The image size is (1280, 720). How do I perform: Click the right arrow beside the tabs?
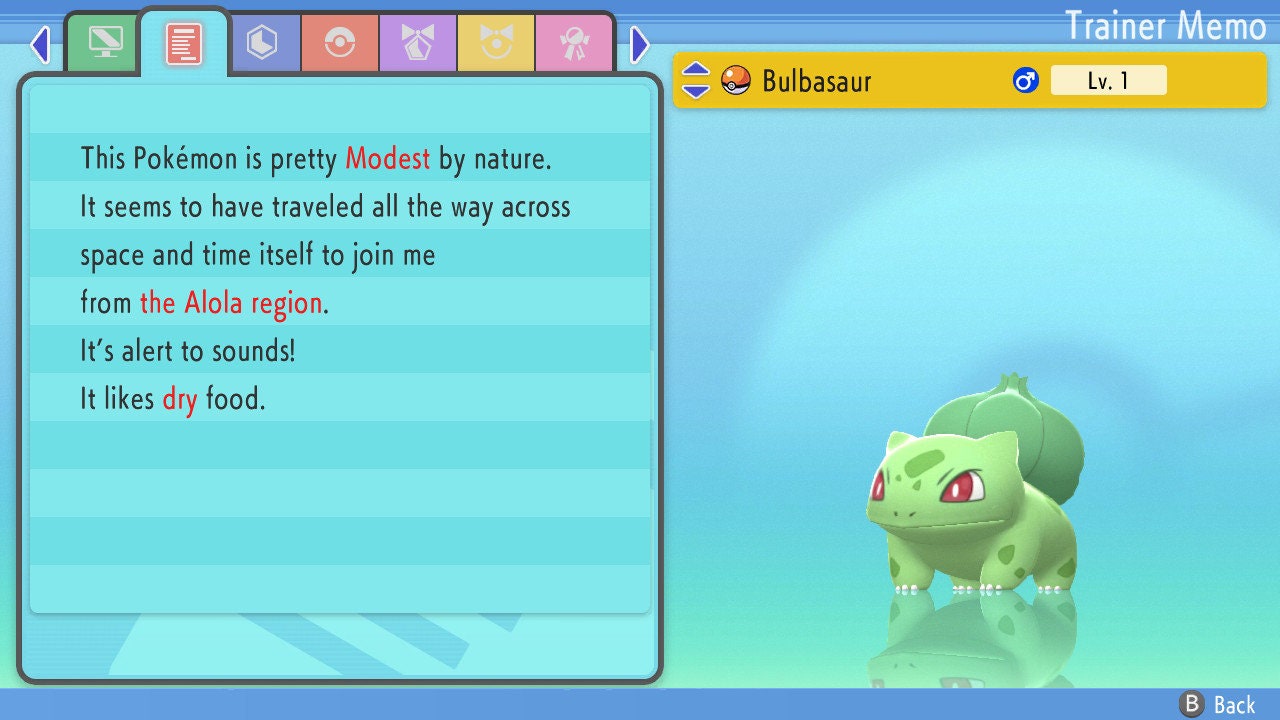tap(640, 44)
